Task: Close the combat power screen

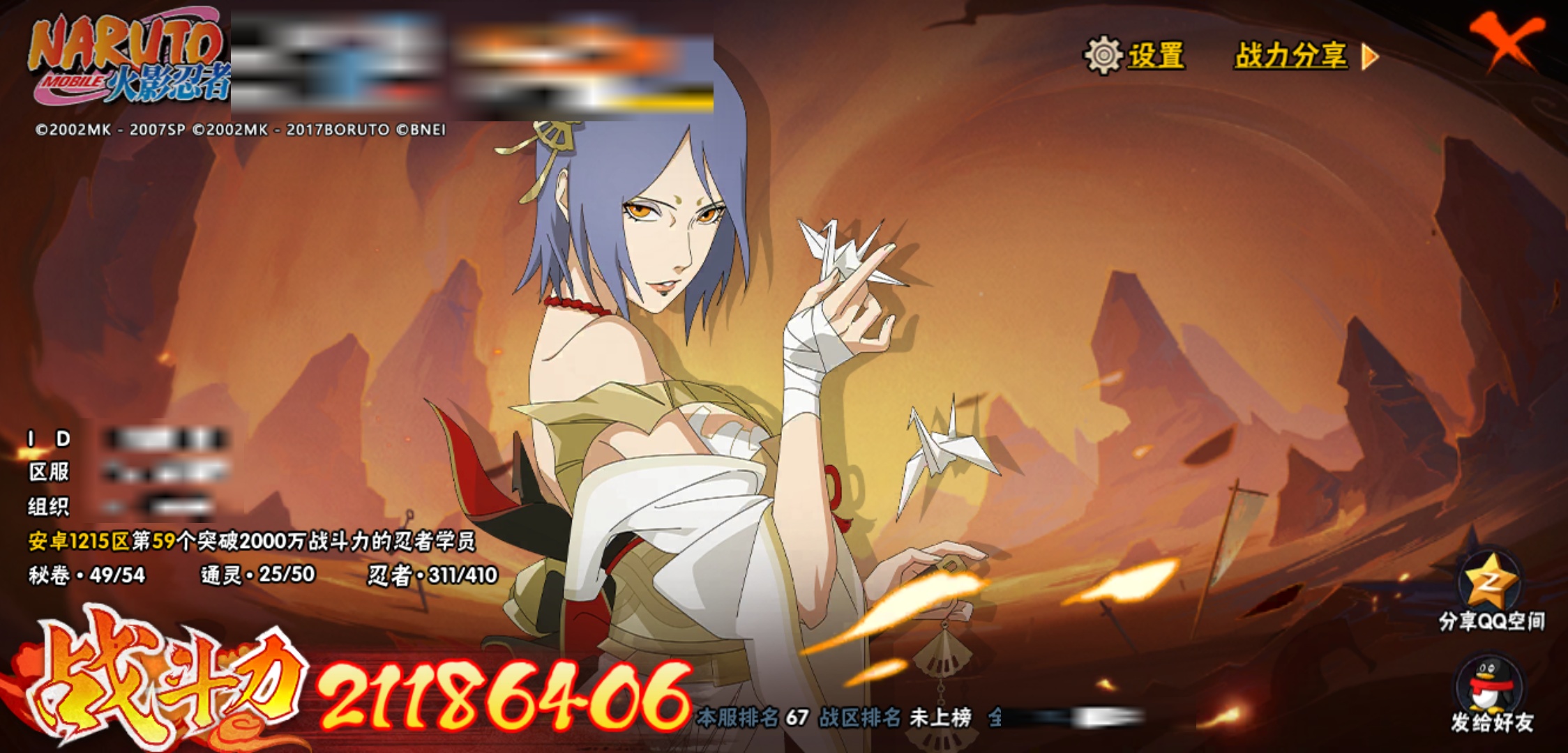Action: (1507, 40)
